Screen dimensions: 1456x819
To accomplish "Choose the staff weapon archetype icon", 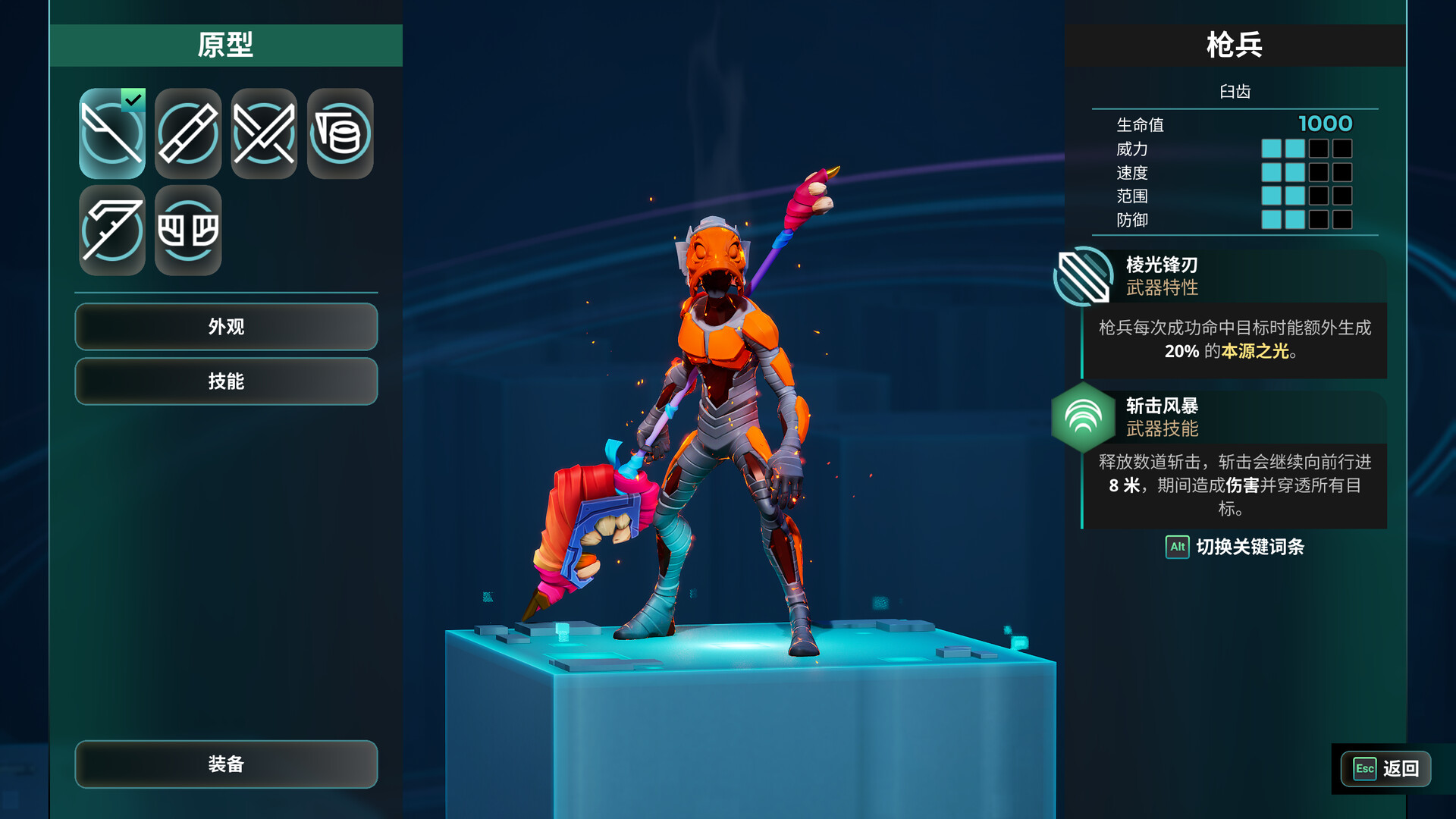I will click(187, 134).
